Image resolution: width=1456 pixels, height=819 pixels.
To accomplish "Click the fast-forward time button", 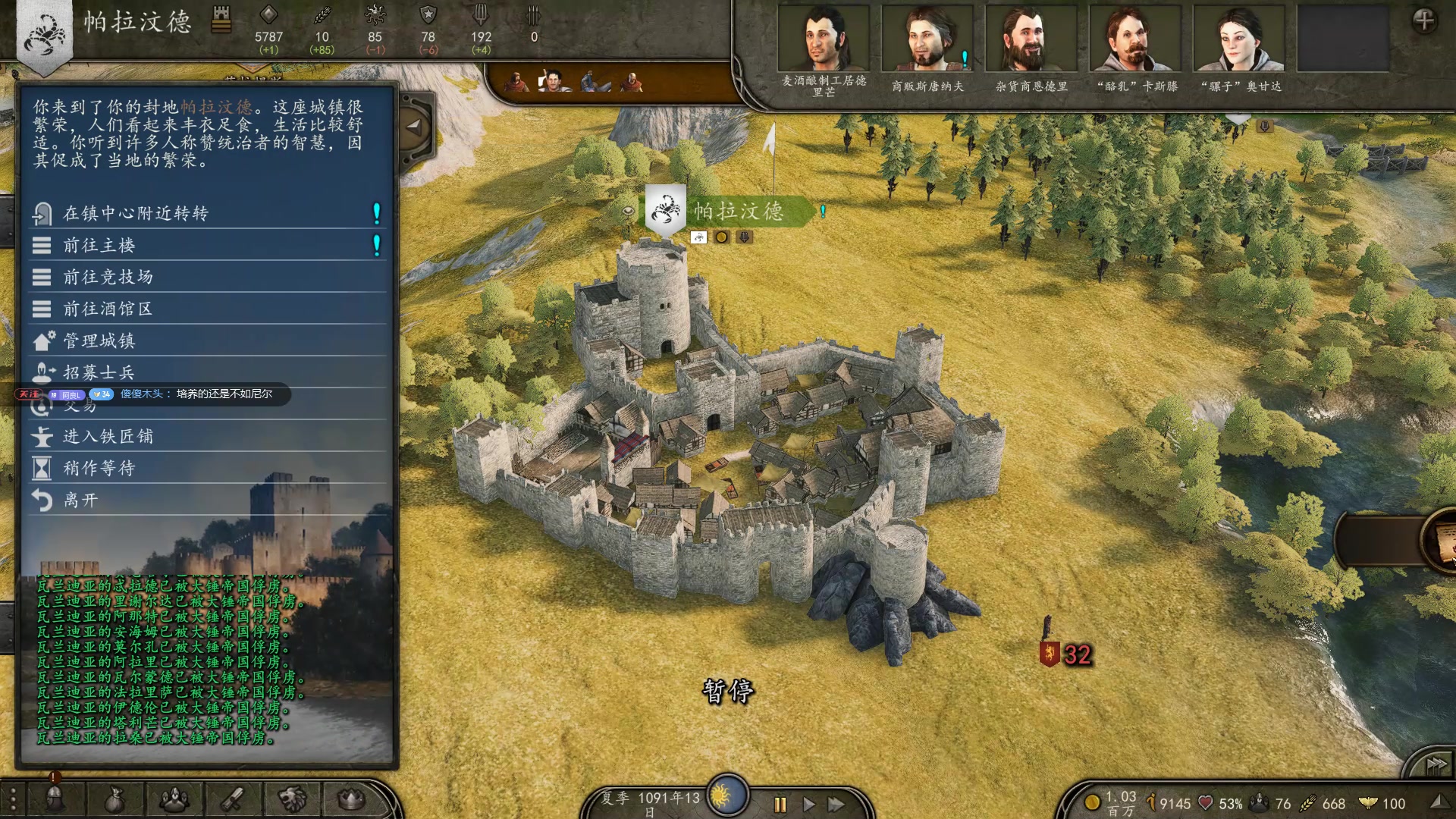I will tap(836, 804).
